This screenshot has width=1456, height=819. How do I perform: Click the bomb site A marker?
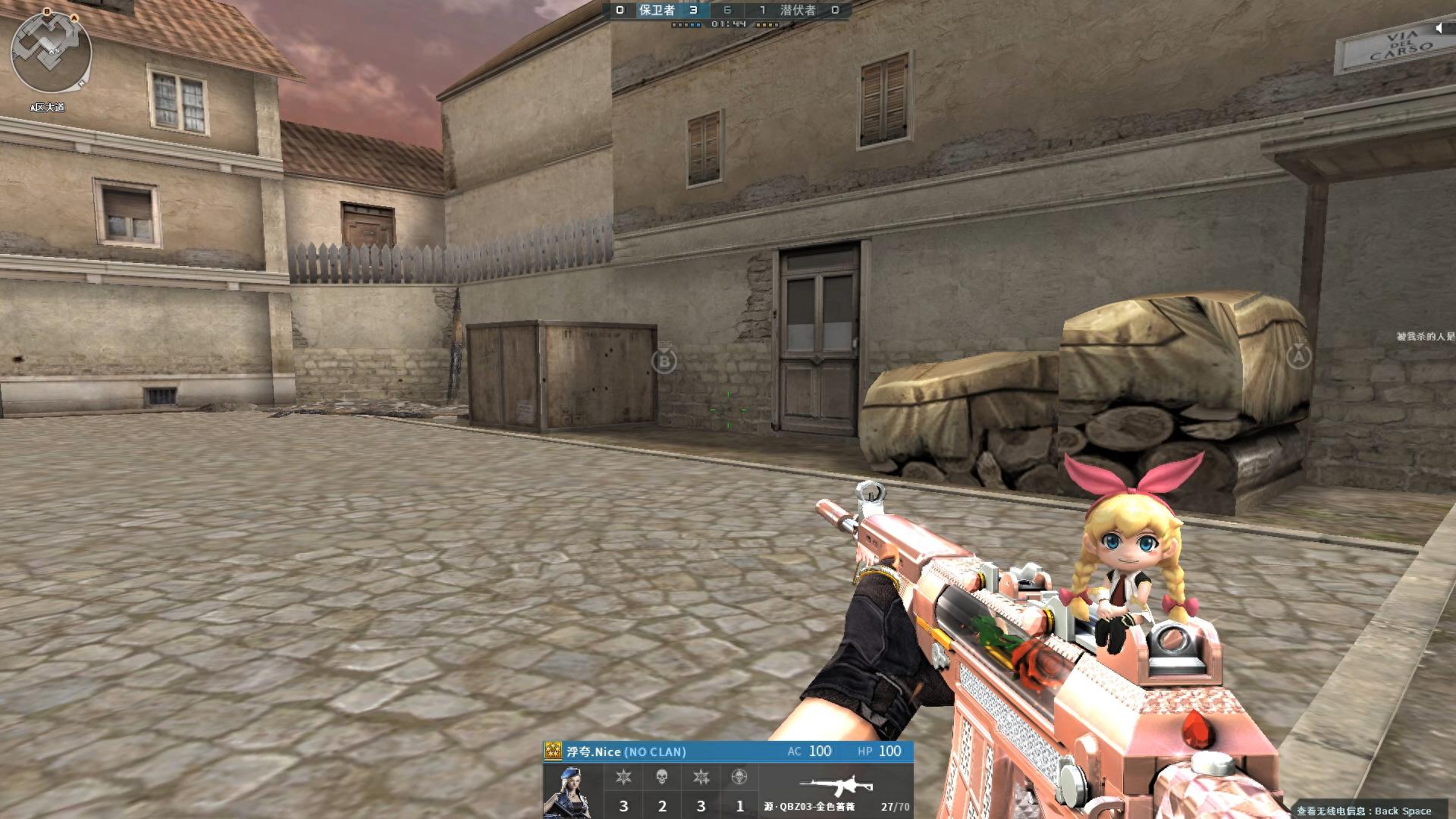tap(1298, 355)
